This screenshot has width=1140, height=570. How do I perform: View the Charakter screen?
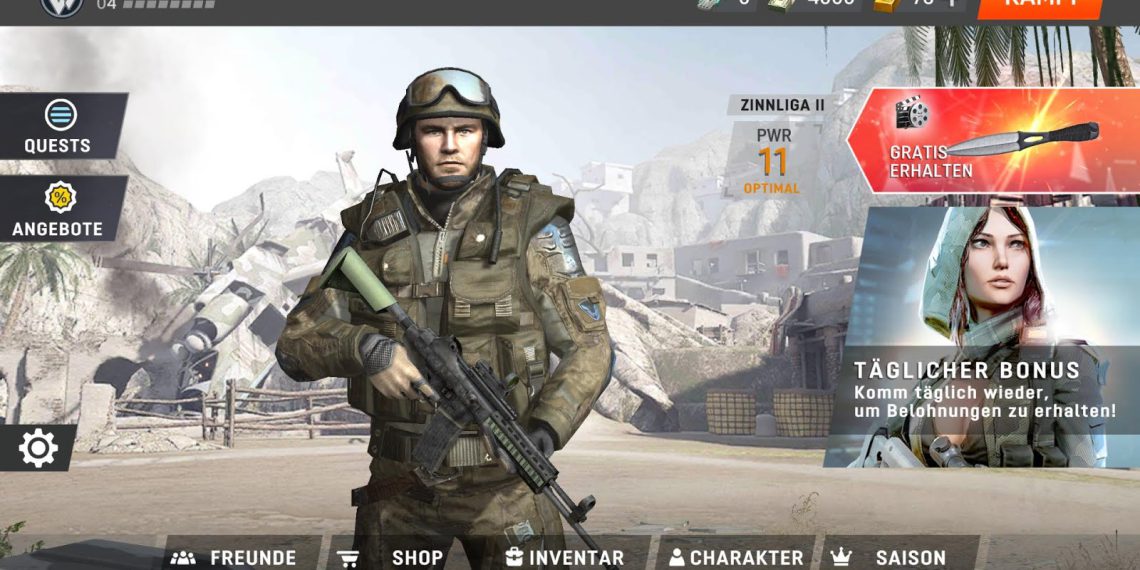[736, 556]
